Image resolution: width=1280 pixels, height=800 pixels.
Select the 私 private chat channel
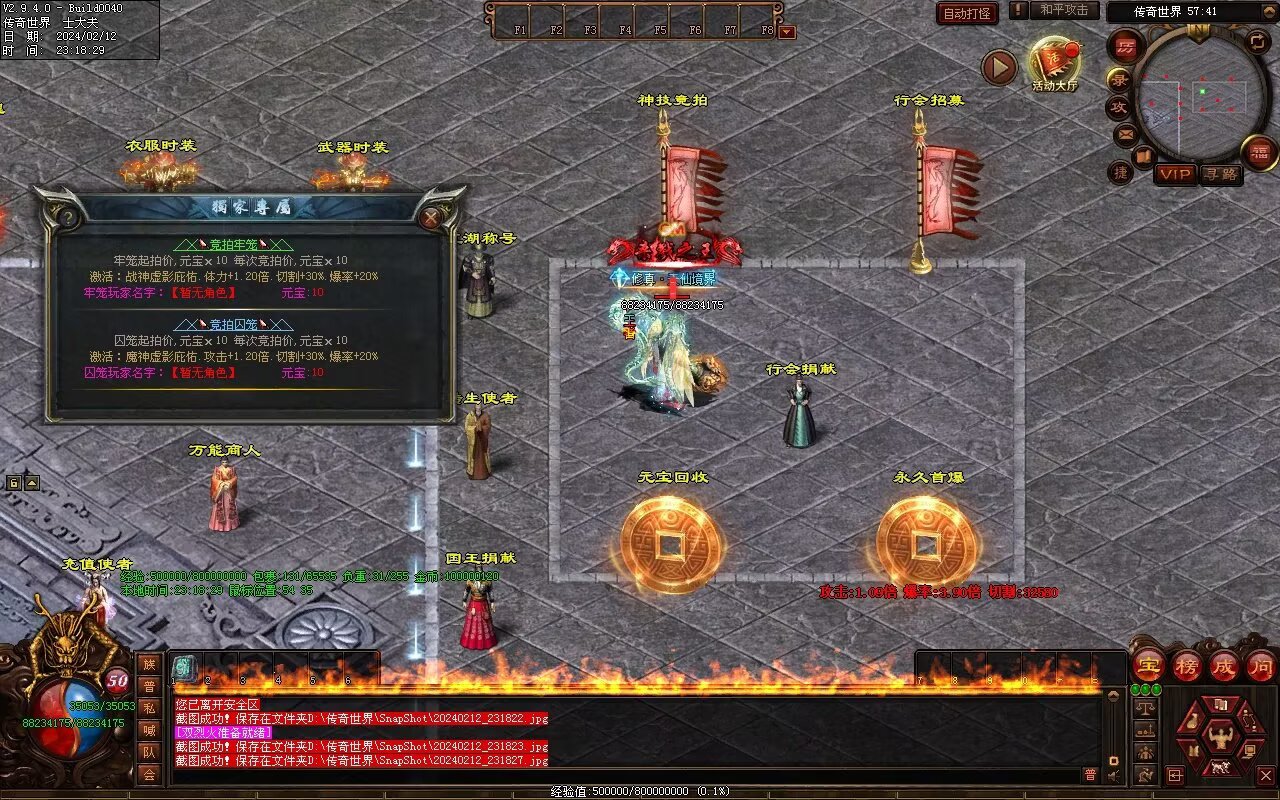pos(149,708)
